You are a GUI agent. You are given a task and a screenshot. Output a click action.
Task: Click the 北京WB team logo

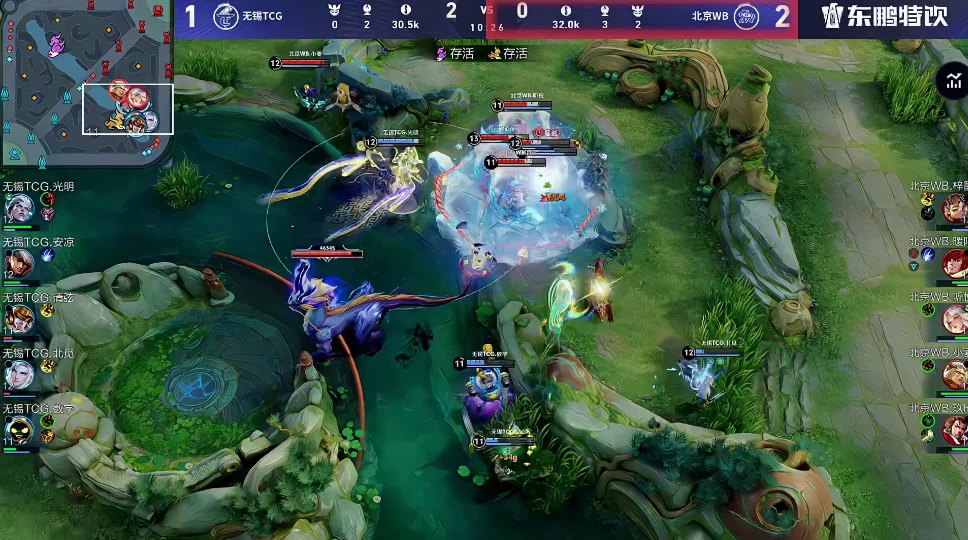click(746, 16)
